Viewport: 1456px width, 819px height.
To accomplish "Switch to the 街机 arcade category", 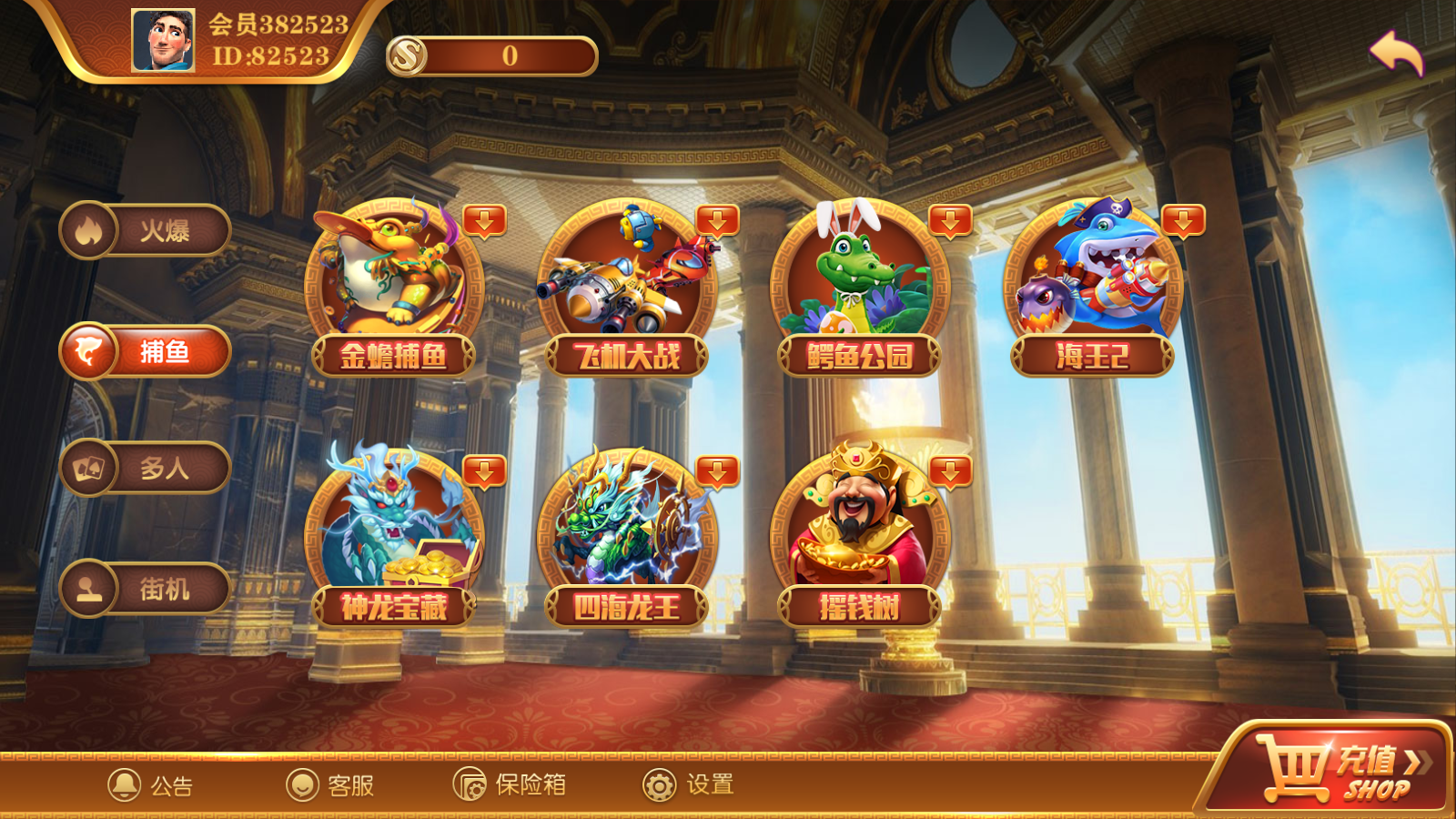I will [146, 590].
